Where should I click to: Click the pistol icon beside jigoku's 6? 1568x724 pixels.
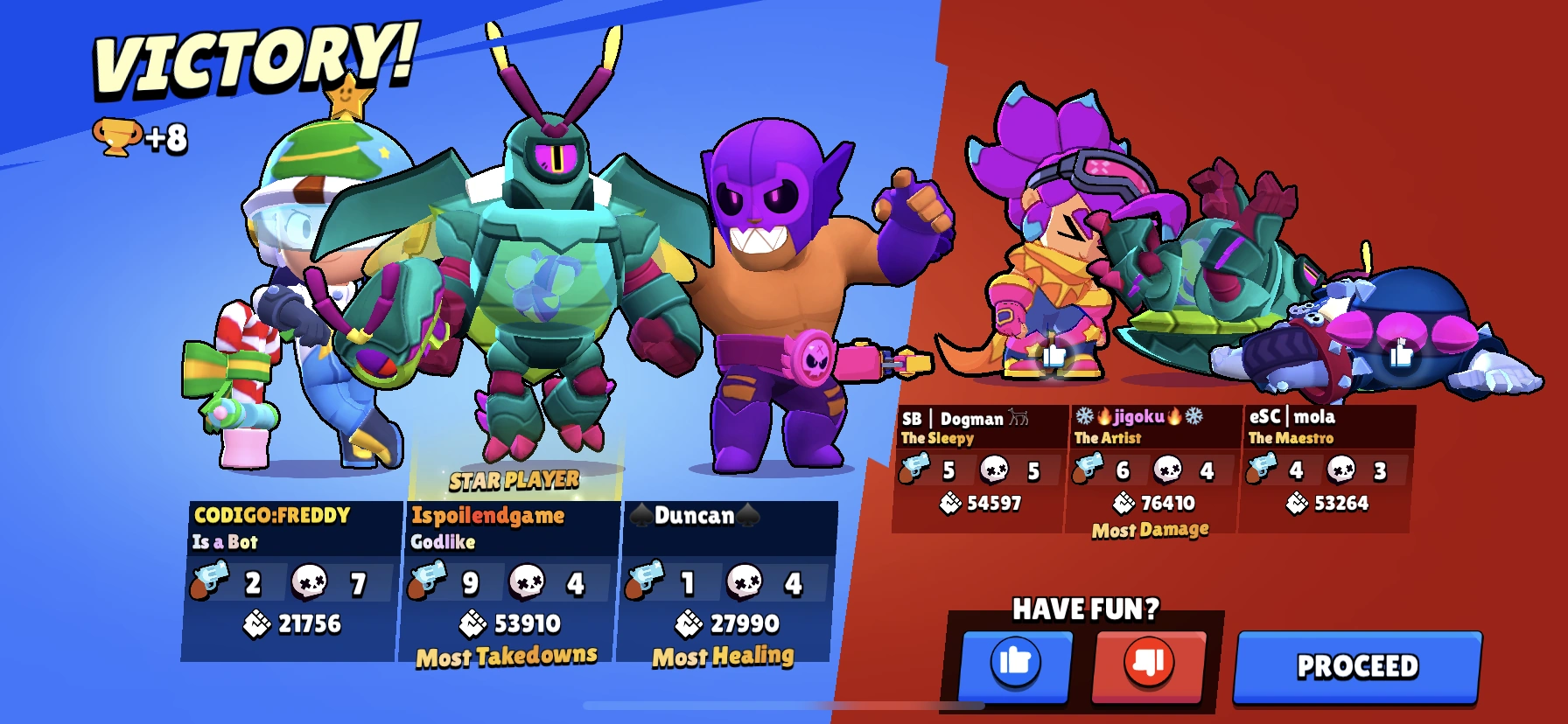(1088, 470)
